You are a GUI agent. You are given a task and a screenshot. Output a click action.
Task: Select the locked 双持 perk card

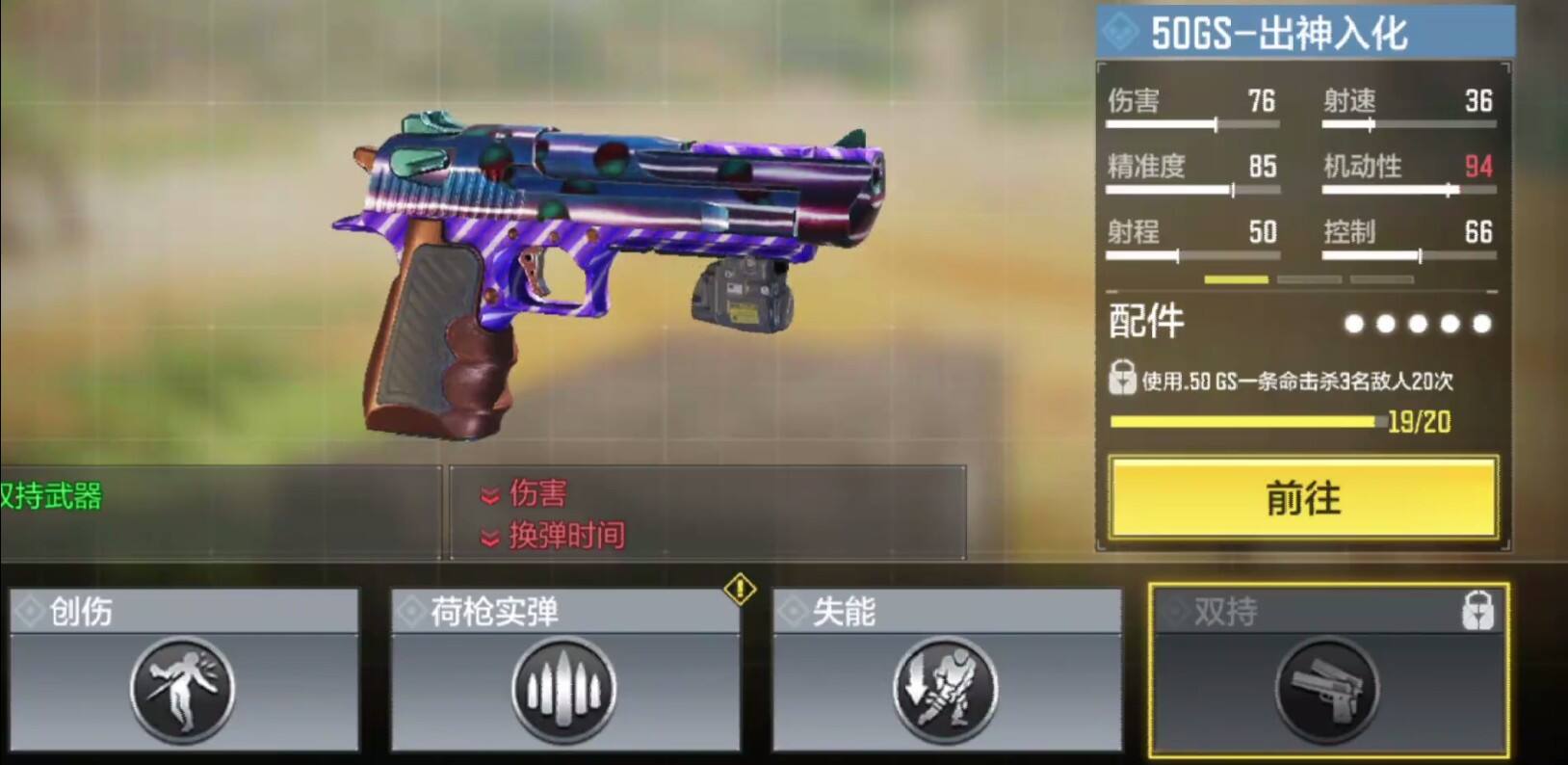(1328, 671)
